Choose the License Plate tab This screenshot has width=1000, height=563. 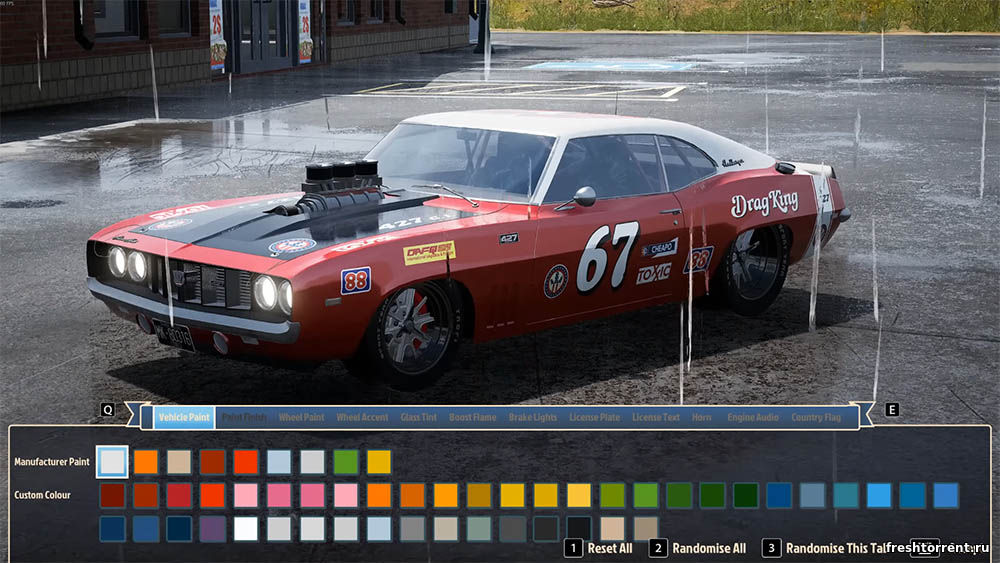pyautogui.click(x=595, y=417)
